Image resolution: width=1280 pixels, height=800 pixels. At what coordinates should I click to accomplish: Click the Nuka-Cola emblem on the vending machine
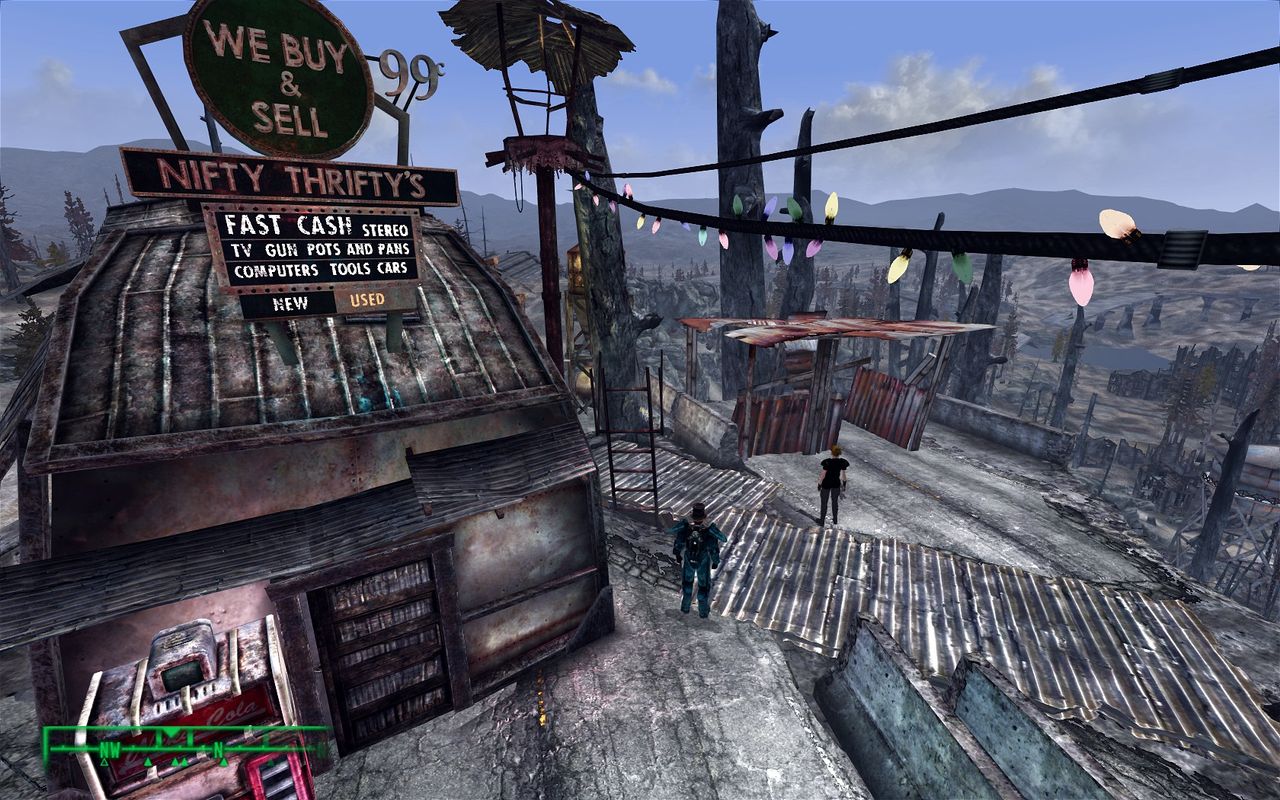(x=232, y=712)
